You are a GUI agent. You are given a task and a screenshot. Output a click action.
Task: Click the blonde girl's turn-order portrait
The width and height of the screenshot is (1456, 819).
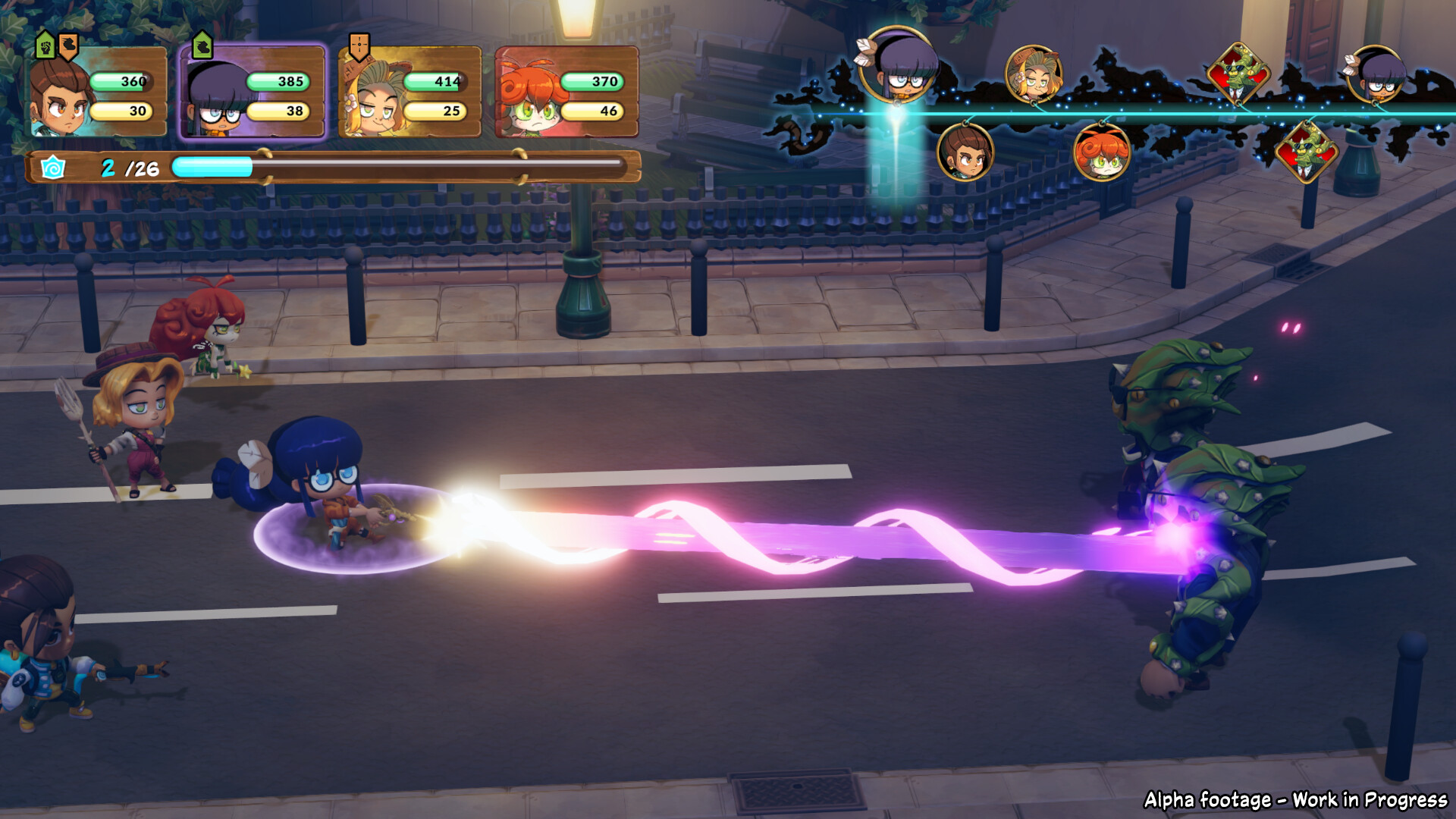click(x=1033, y=74)
